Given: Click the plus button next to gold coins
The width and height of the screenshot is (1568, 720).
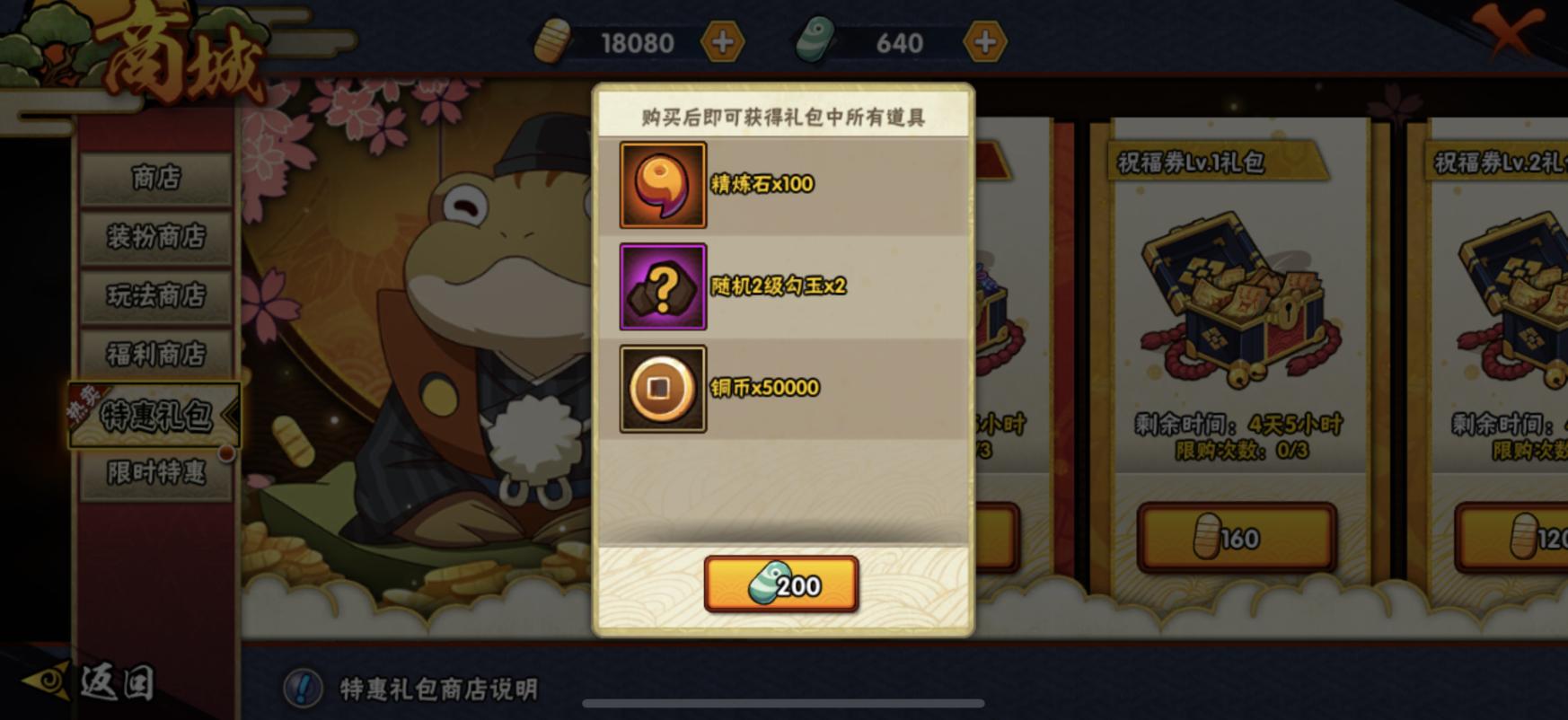Looking at the screenshot, I should click(724, 41).
